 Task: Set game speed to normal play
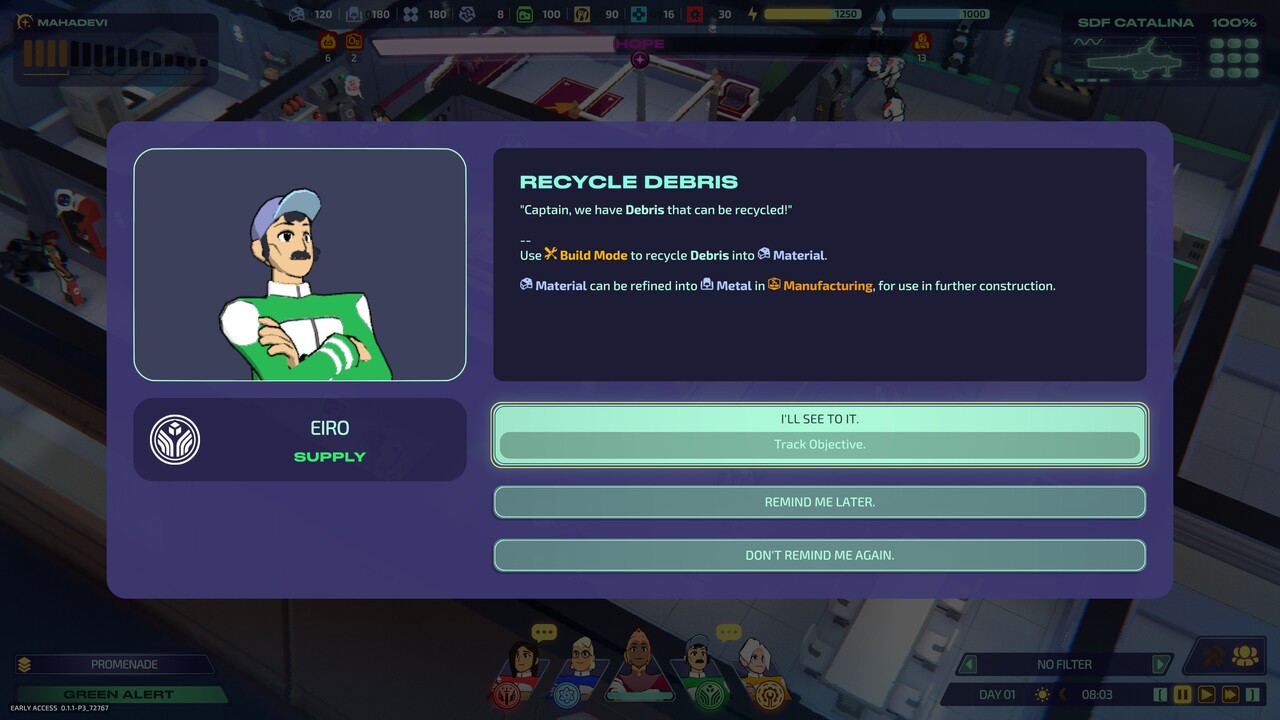[1206, 694]
